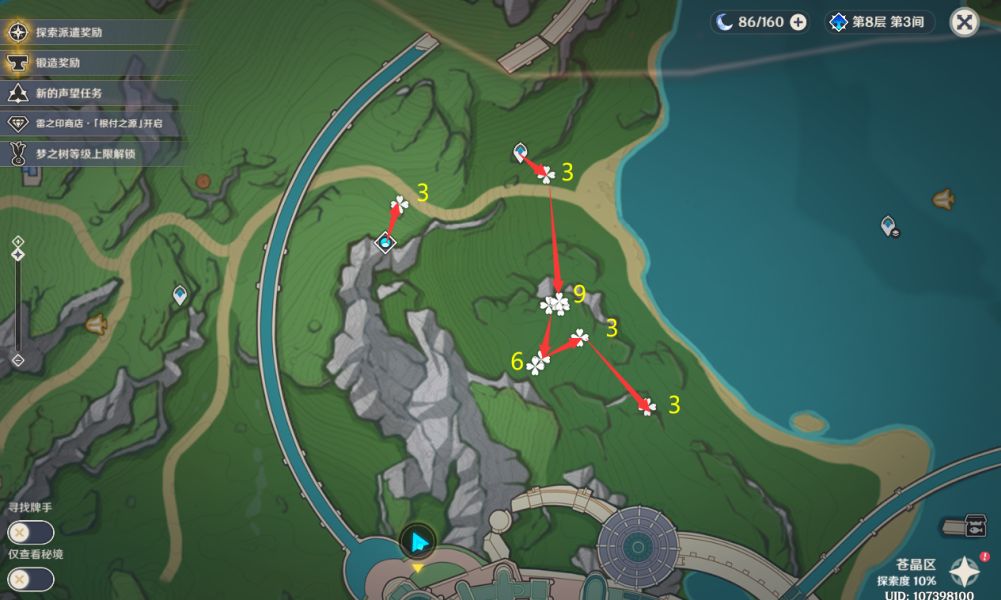Image resolution: width=1001 pixels, height=600 pixels.
Task: Select the flower cluster marker labeled 6
Action: pyautogui.click(x=539, y=363)
